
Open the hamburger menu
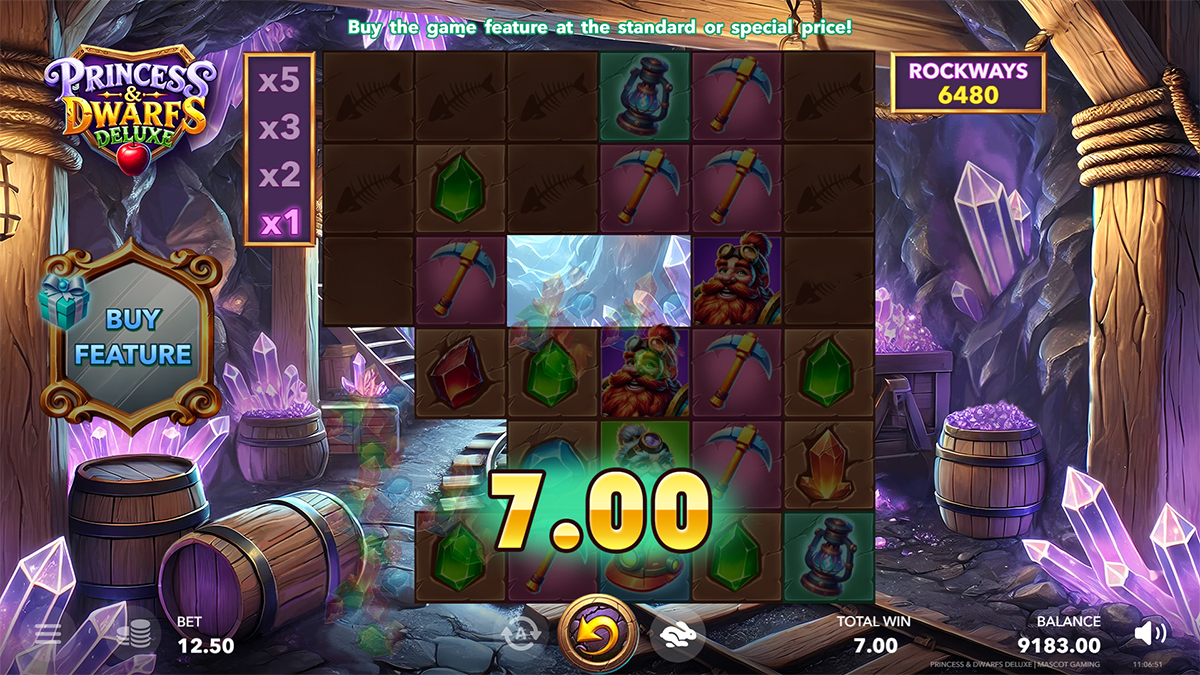tap(48, 633)
